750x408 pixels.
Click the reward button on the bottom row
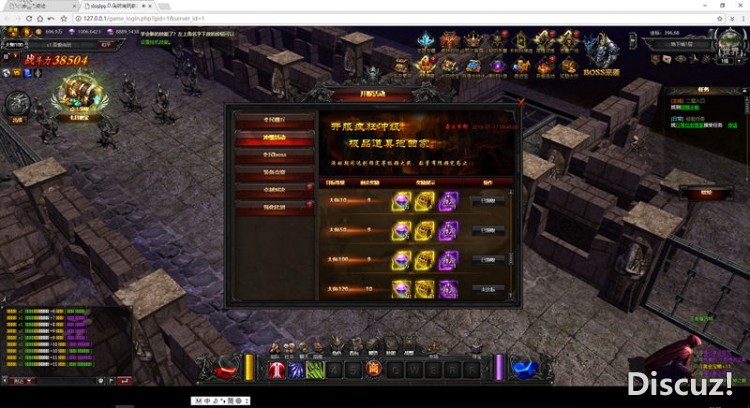[x=489, y=288]
